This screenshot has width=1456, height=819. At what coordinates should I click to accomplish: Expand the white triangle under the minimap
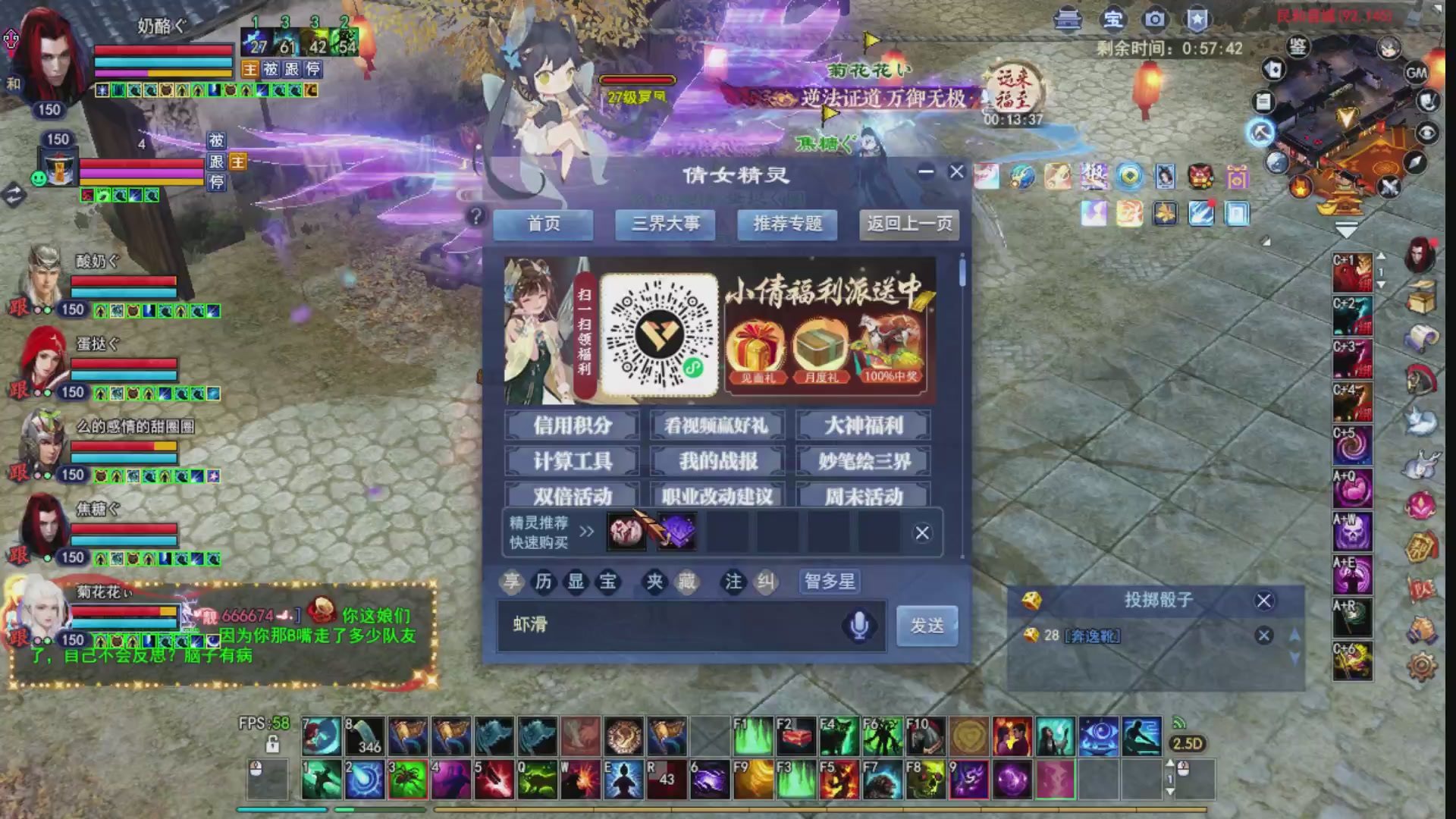click(1348, 227)
